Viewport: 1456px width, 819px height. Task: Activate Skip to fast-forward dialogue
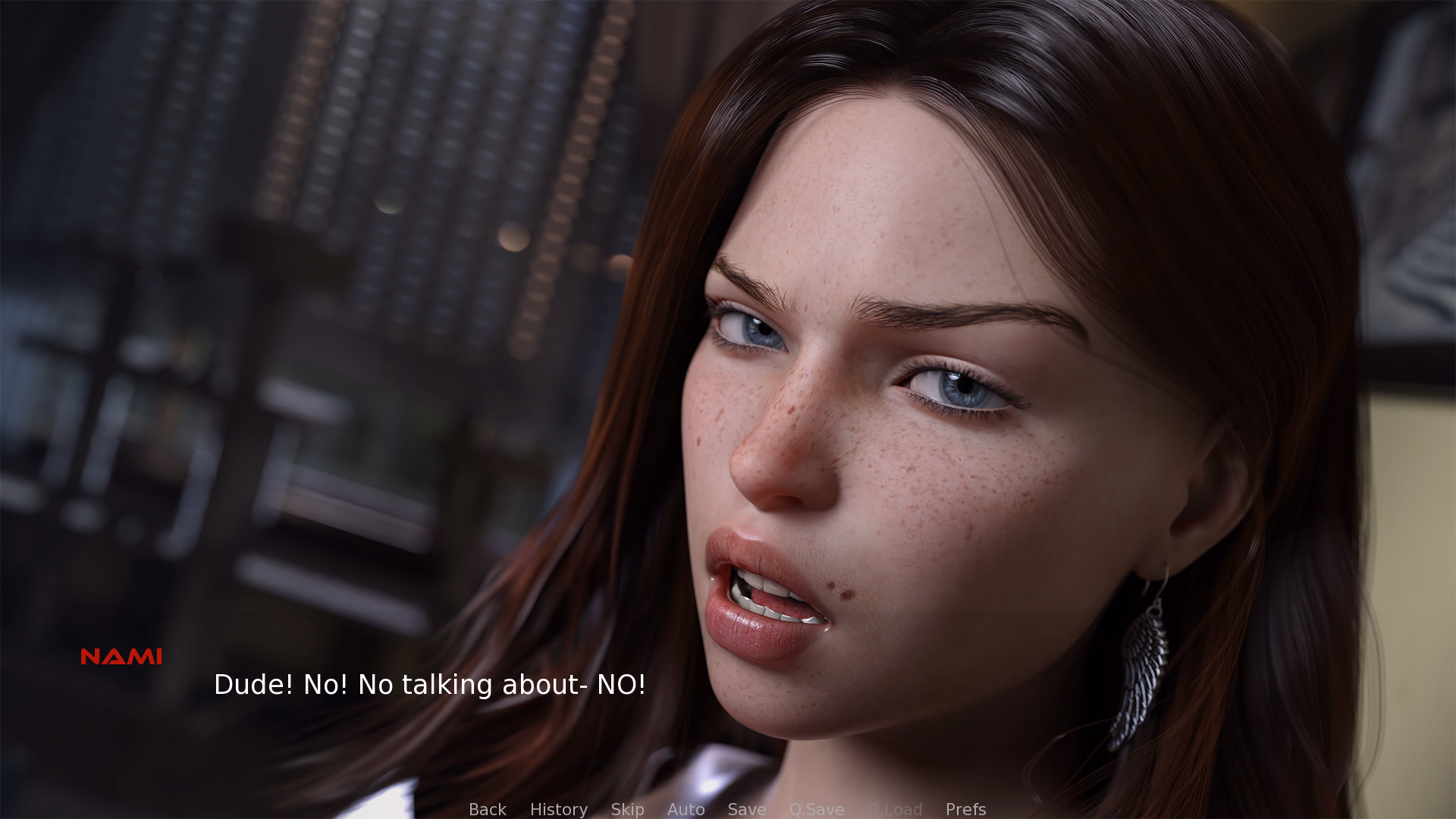pyautogui.click(x=627, y=809)
